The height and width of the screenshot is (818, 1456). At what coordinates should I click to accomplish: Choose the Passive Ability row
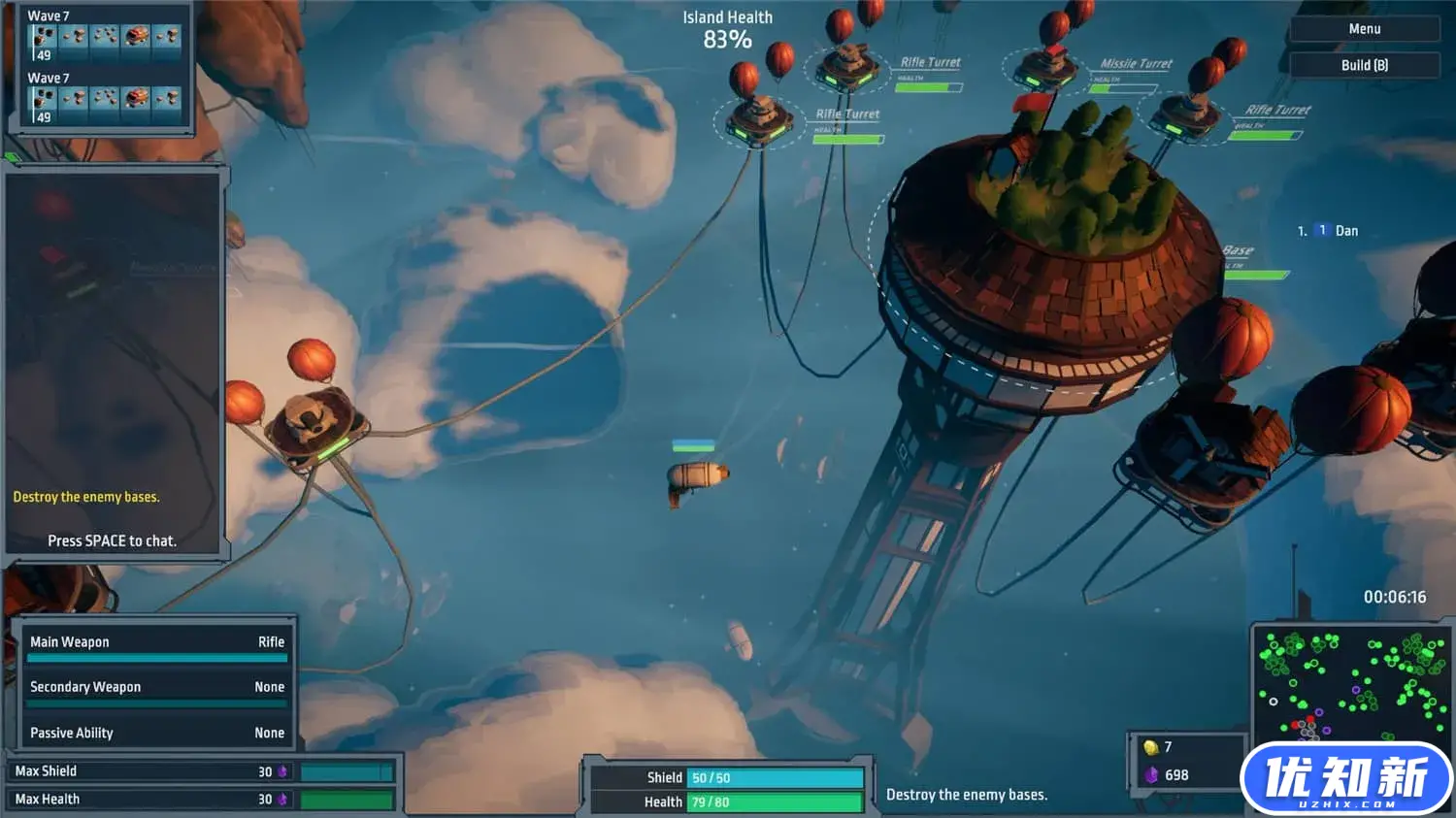click(x=157, y=733)
